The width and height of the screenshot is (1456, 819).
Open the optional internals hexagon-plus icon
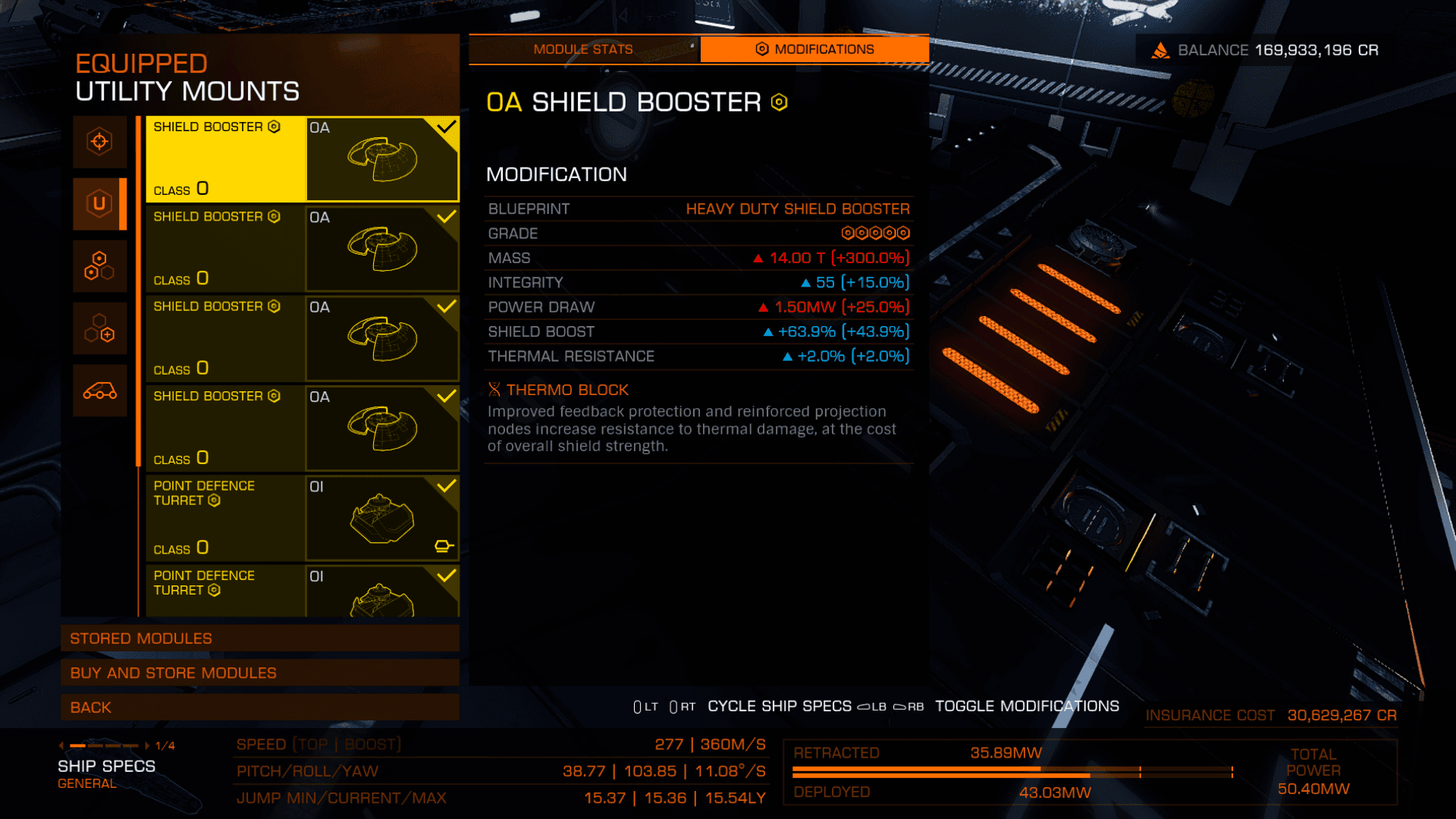tap(99, 328)
